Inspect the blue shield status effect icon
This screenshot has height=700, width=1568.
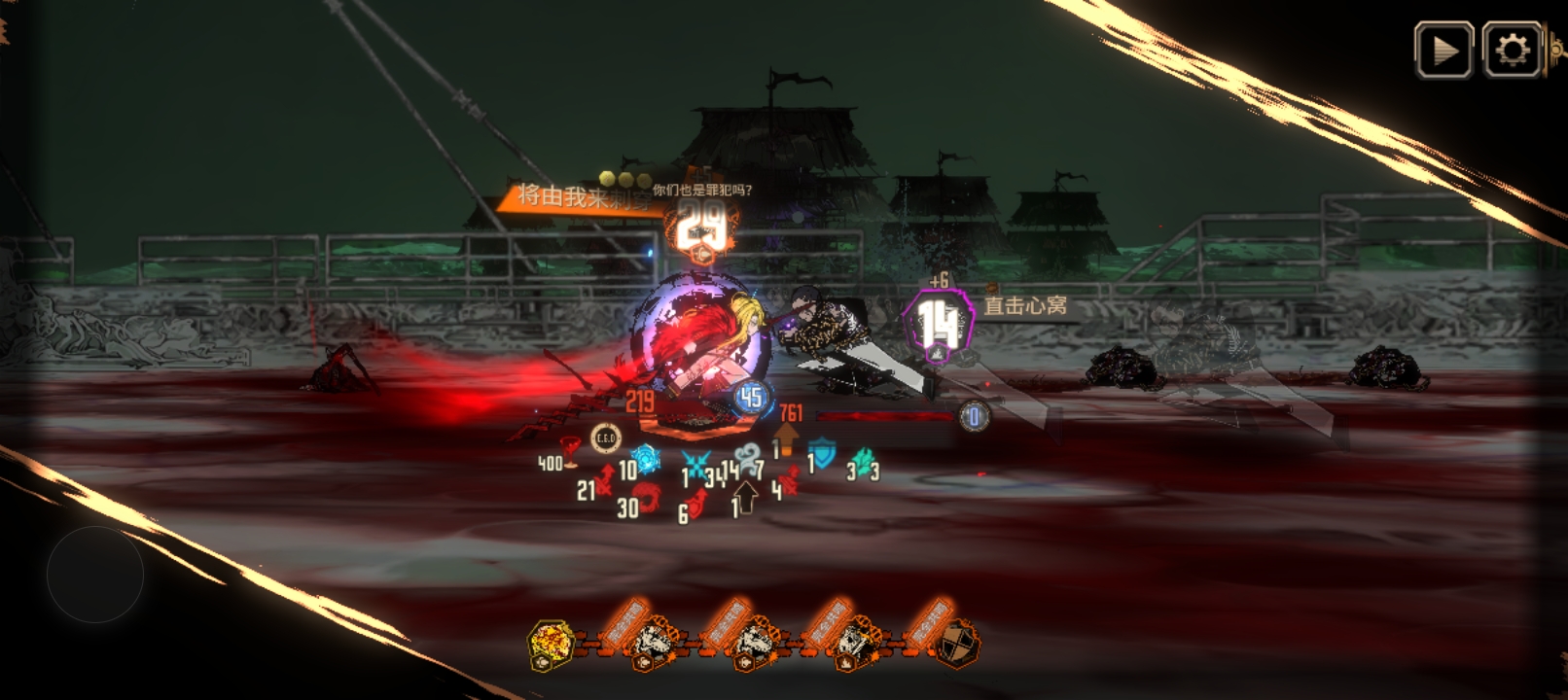point(823,453)
